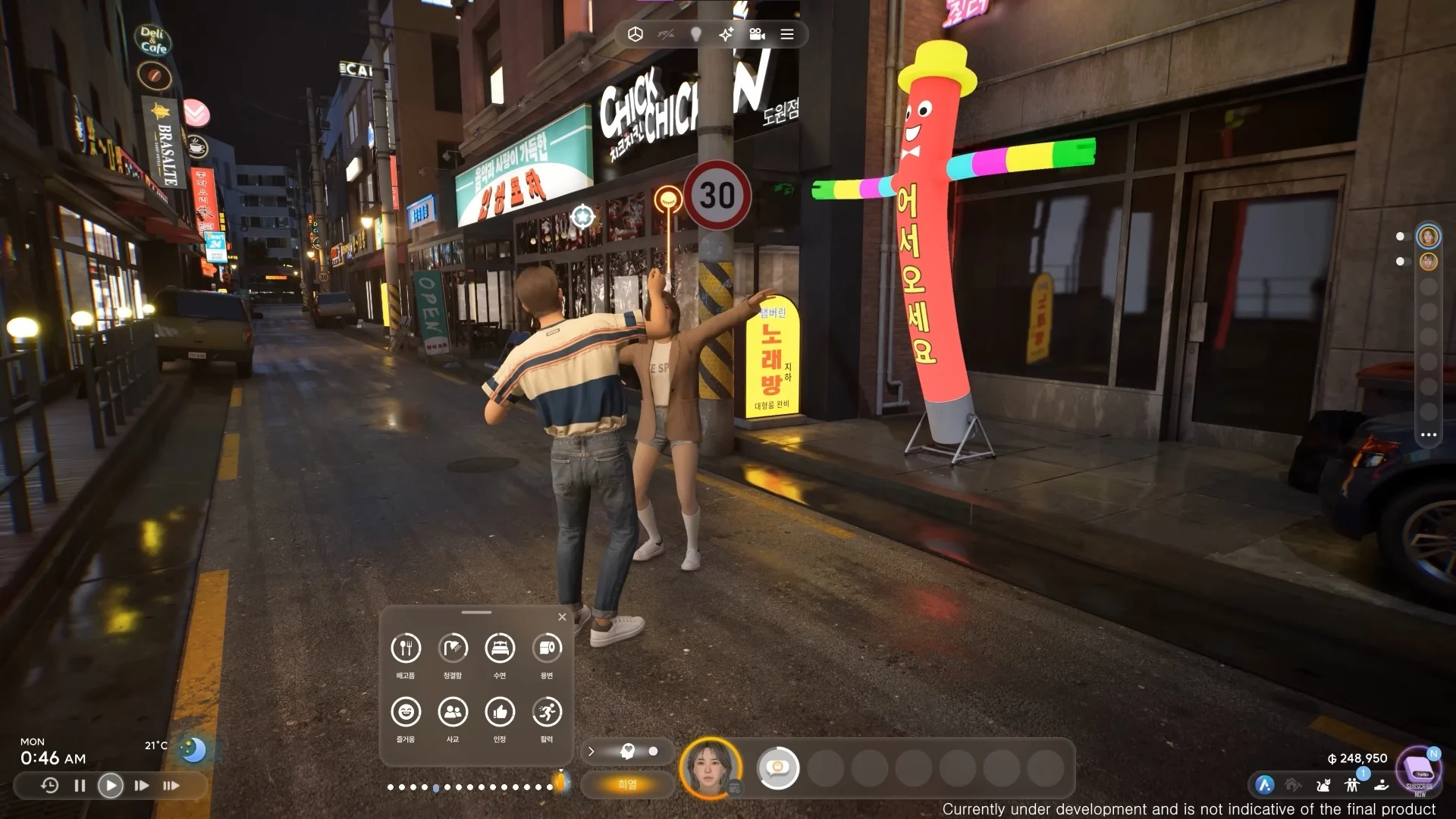Screen dimensions: 1456x819
Task: Select the energy (활력) running icon
Action: click(547, 712)
